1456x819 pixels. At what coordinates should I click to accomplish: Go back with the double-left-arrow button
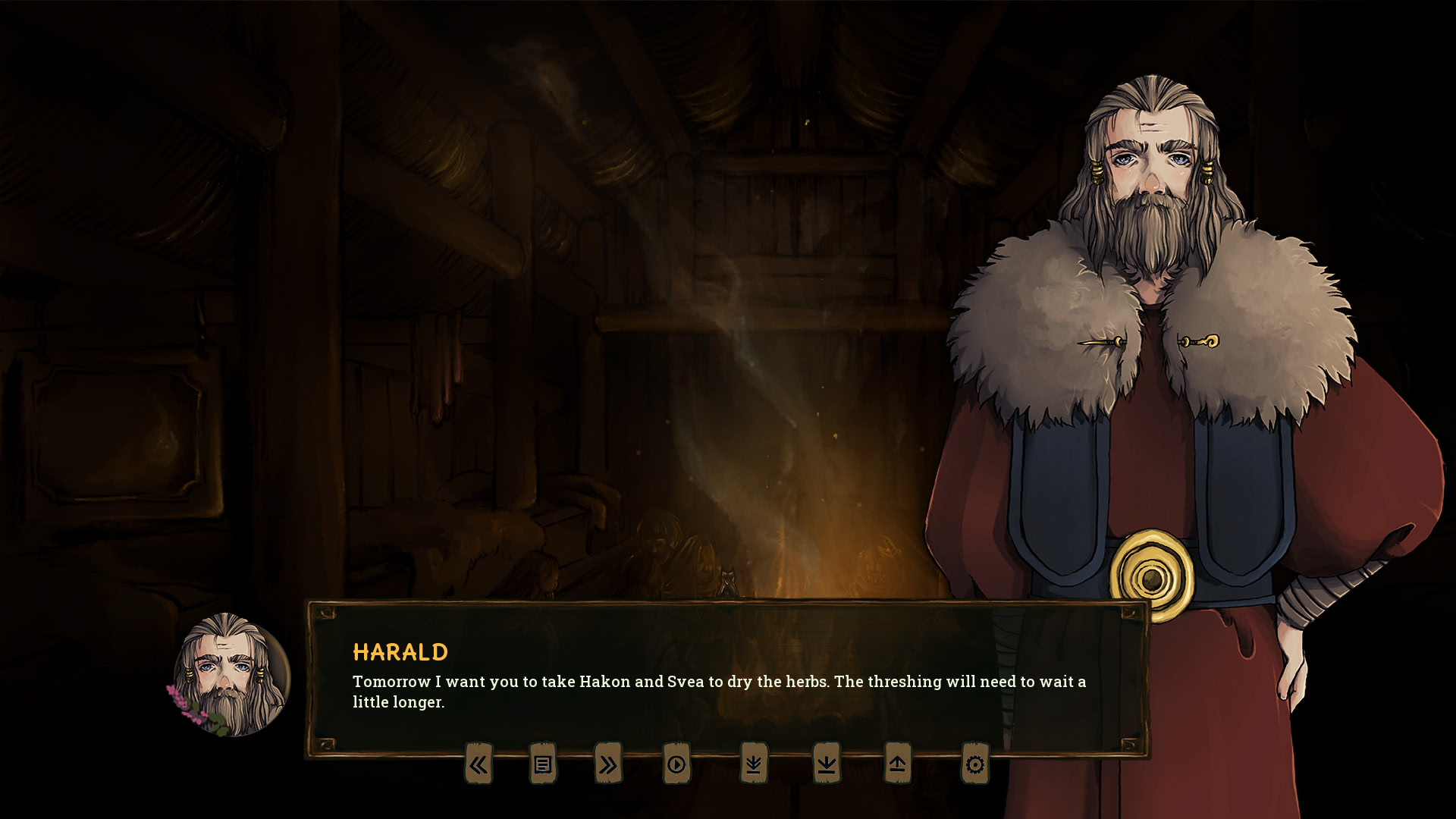click(x=479, y=764)
